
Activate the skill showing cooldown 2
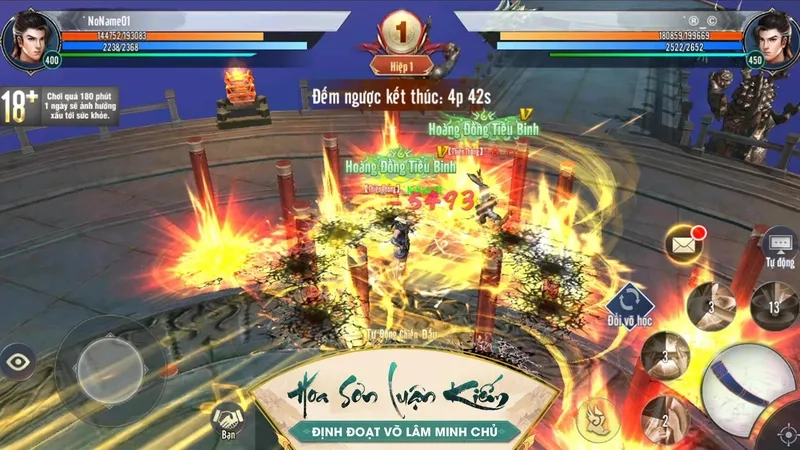coord(665,415)
